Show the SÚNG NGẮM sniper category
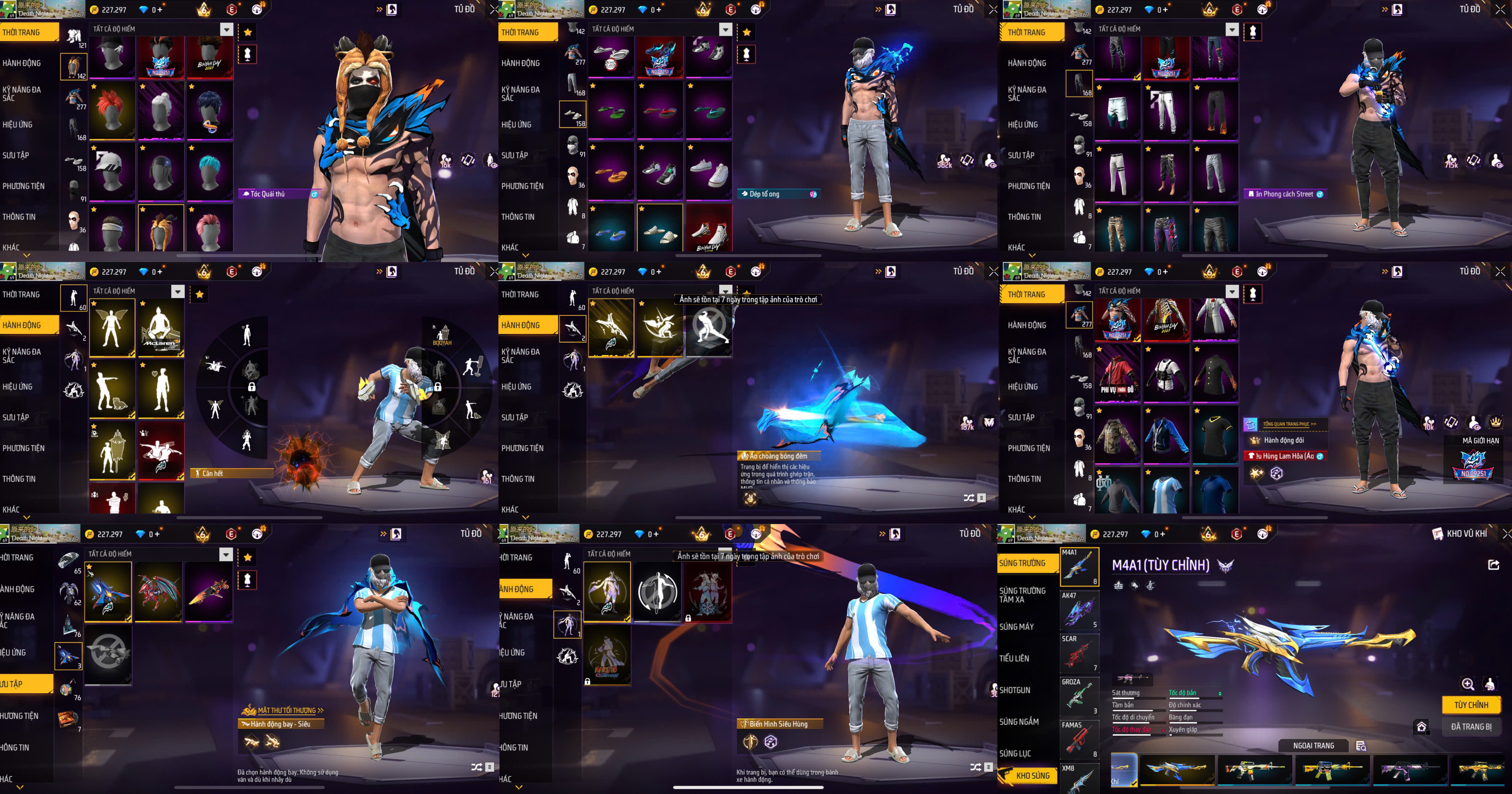This screenshot has height=794, width=1512. tap(1019, 722)
